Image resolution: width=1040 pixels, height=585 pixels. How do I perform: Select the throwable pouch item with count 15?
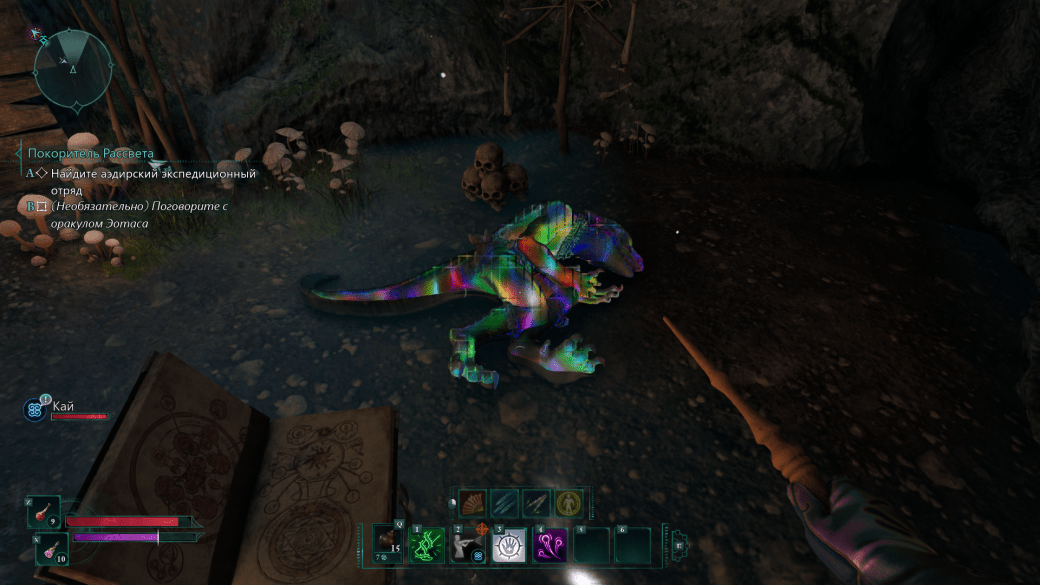coord(388,545)
